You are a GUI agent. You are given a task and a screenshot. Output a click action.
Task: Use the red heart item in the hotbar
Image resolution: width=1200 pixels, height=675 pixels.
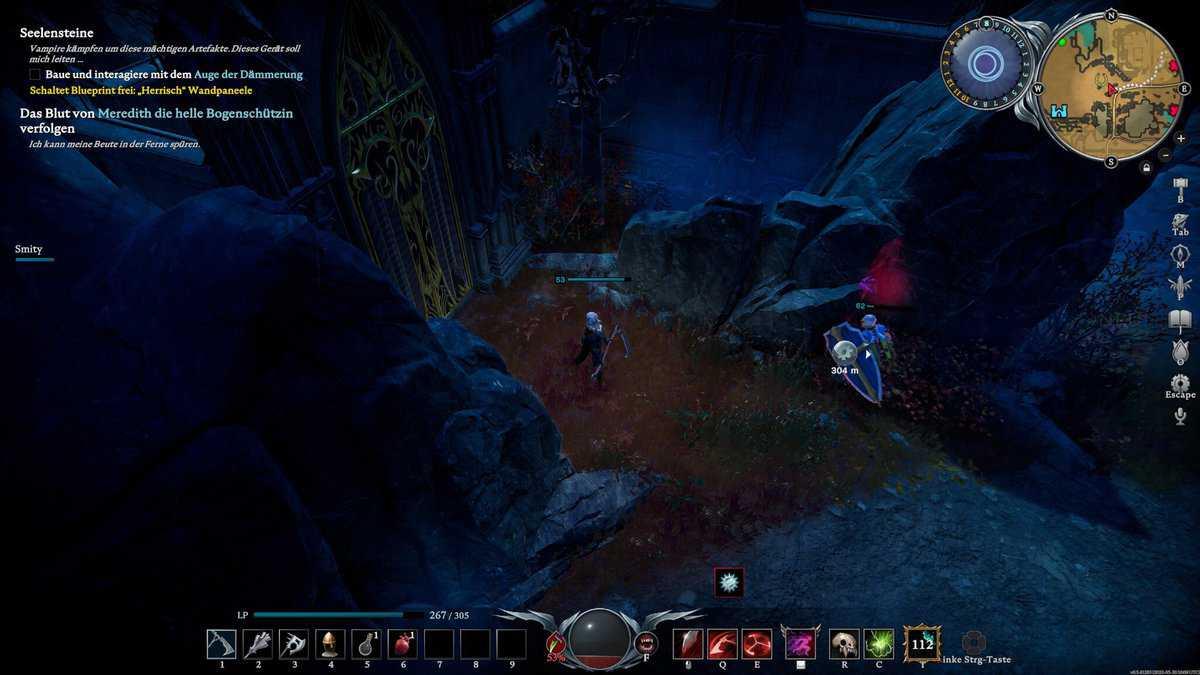[x=402, y=644]
